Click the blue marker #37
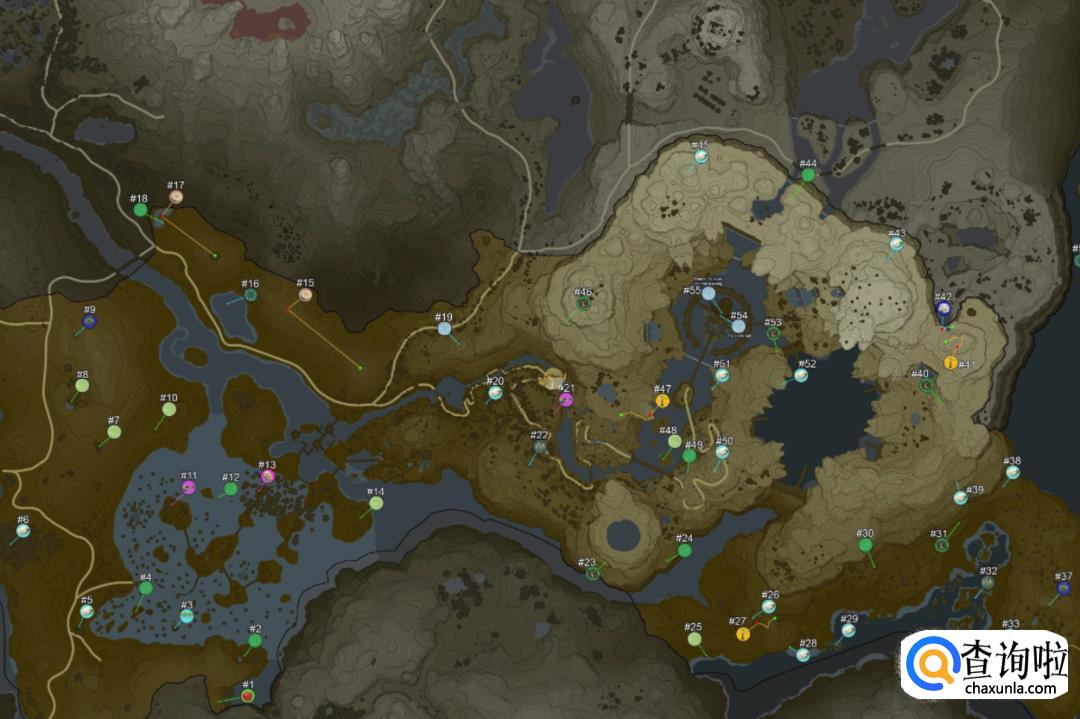This screenshot has width=1080, height=719. [x=1064, y=587]
